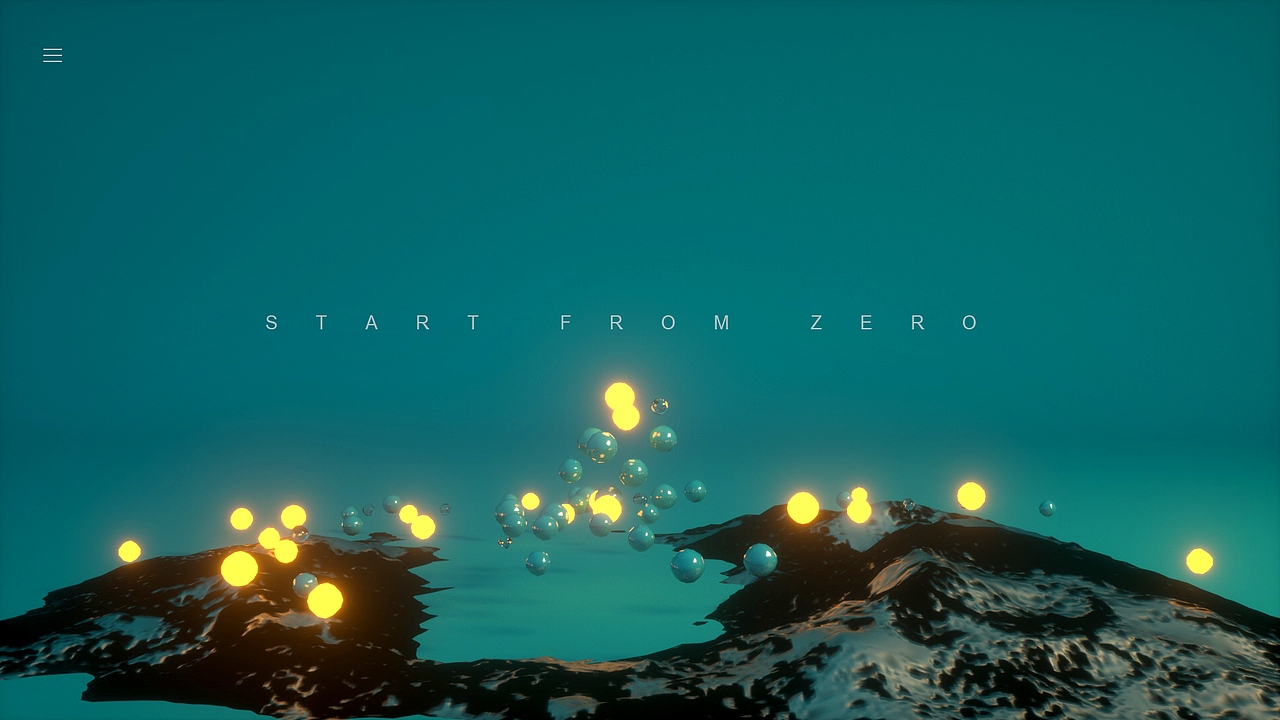Select the topmost glowing yellow orb above the scene

coord(621,393)
